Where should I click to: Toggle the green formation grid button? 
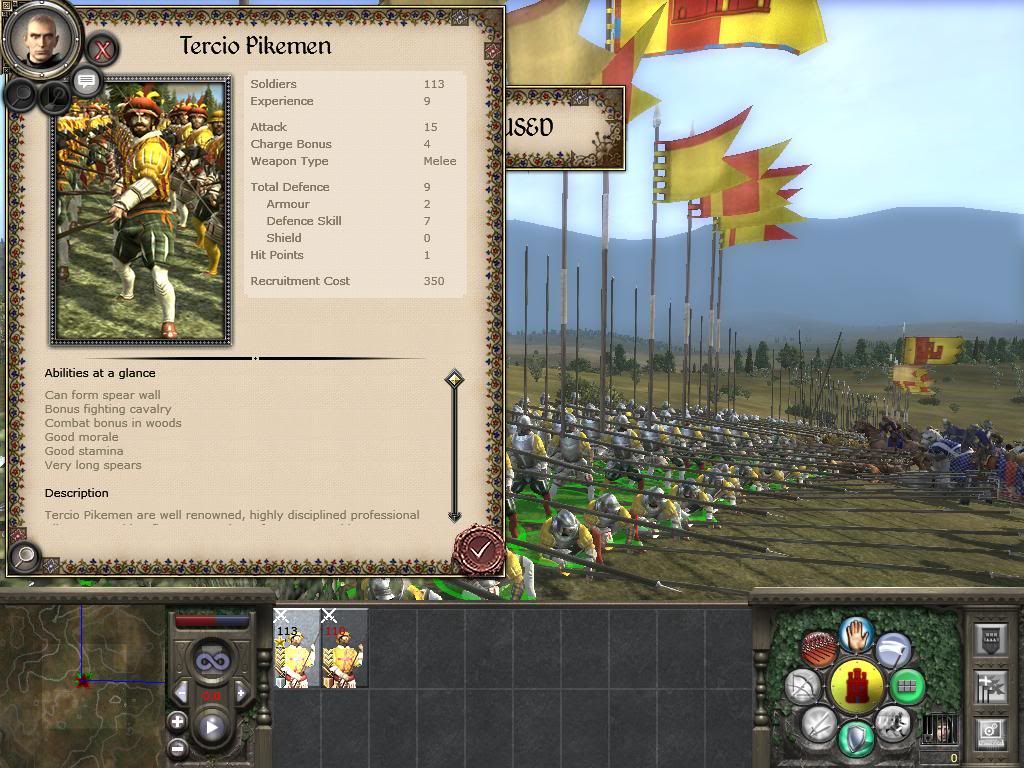click(x=906, y=687)
